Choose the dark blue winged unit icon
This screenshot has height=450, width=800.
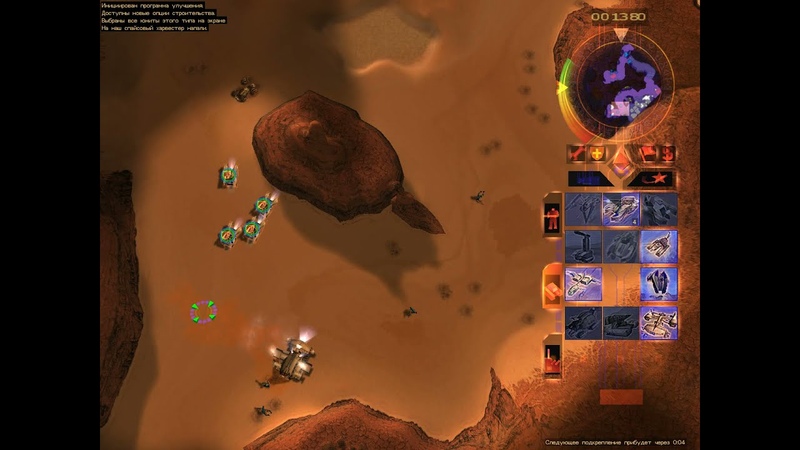pos(659,284)
